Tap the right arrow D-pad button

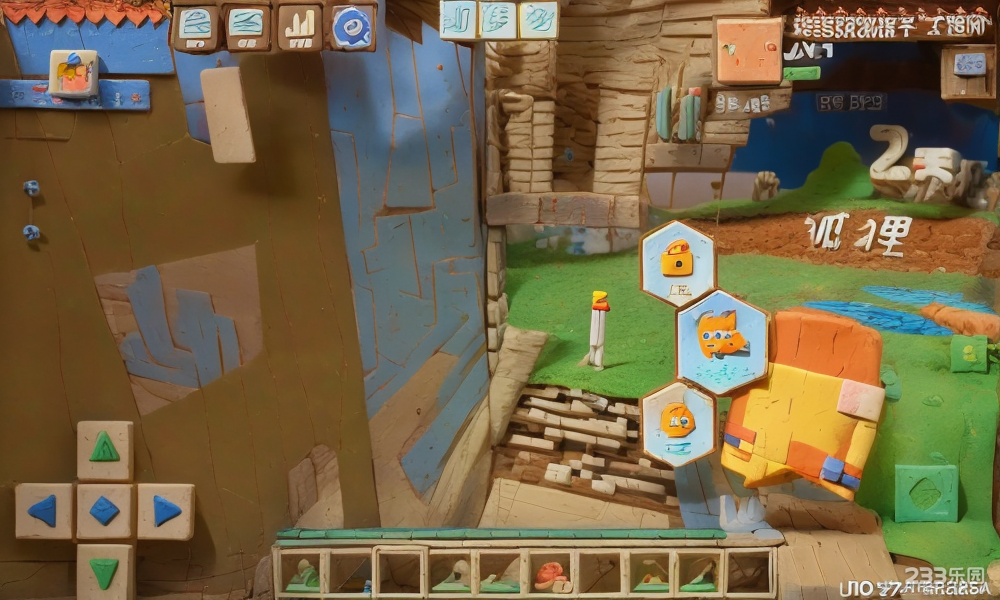tap(166, 511)
